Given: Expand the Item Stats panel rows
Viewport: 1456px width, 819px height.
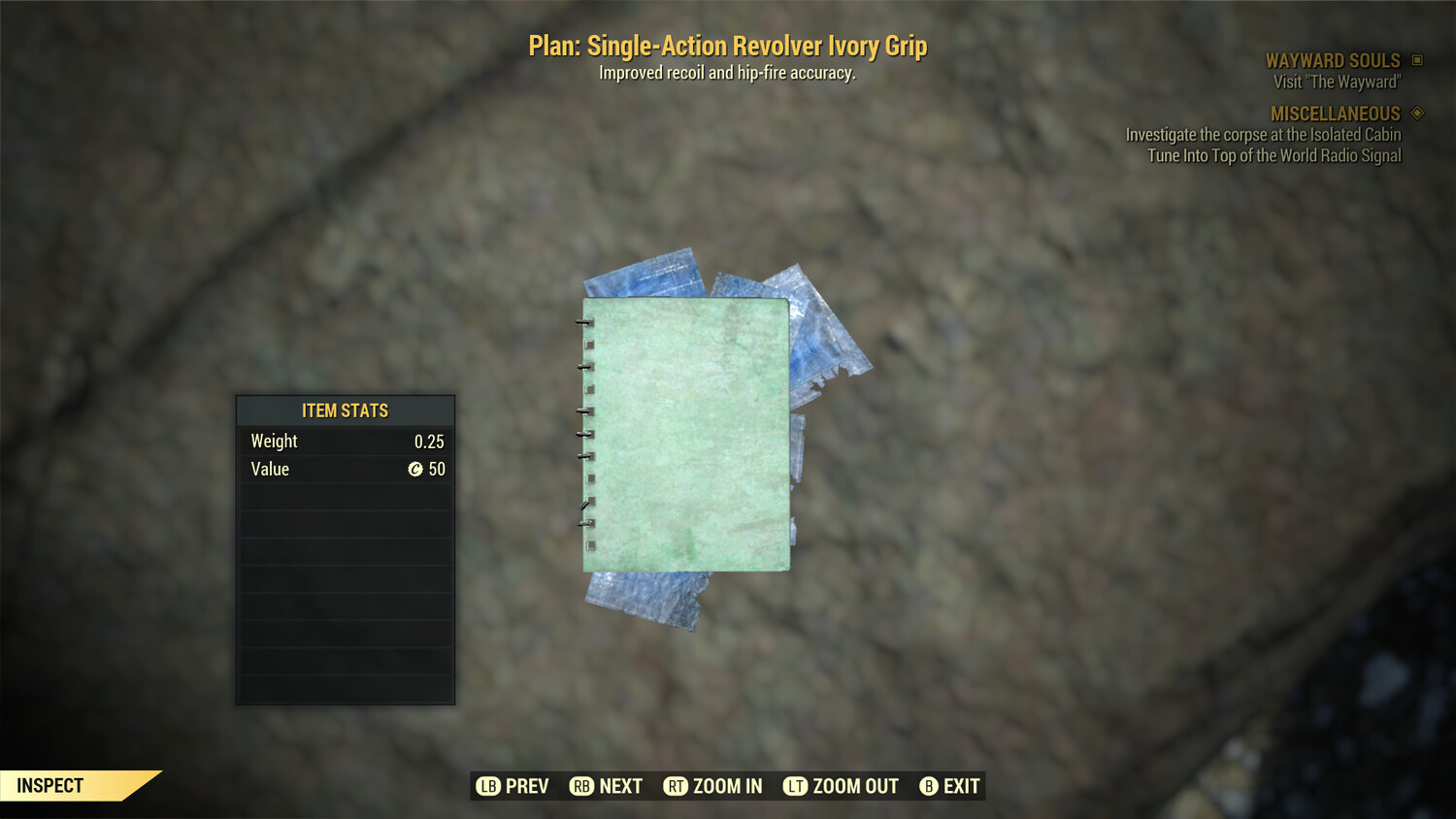Looking at the screenshot, I should click(345, 582).
